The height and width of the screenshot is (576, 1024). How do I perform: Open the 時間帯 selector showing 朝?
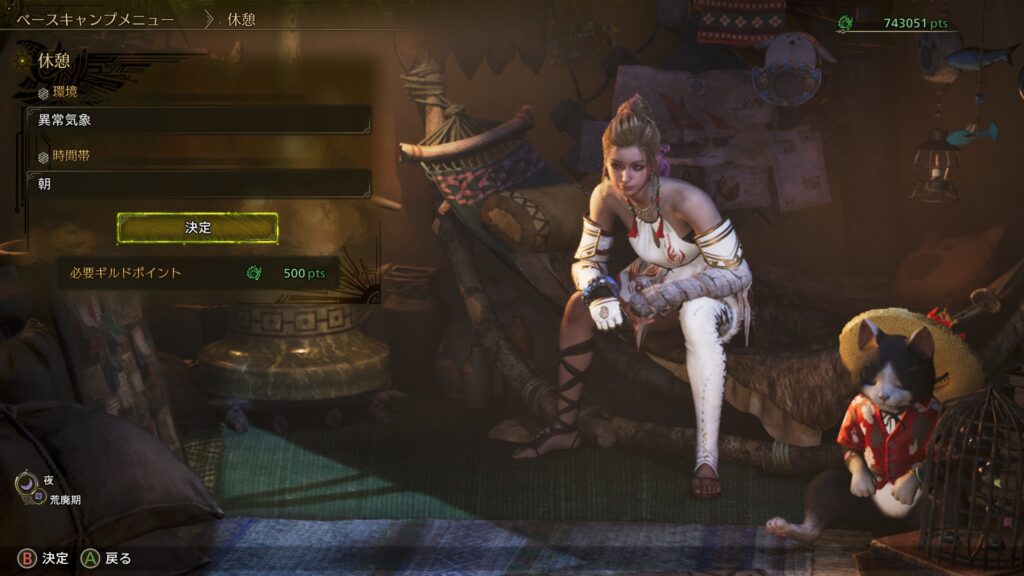click(x=199, y=184)
